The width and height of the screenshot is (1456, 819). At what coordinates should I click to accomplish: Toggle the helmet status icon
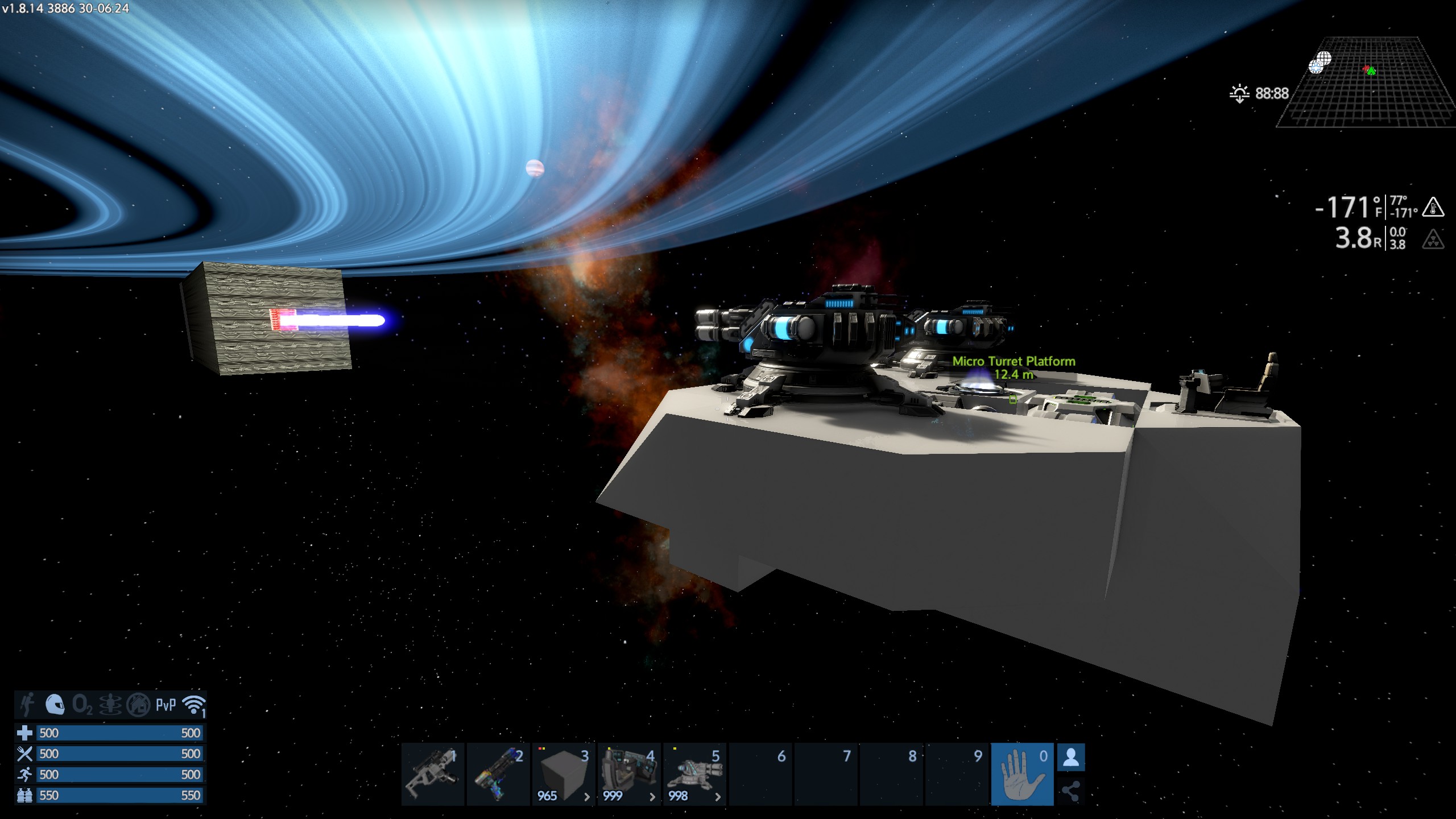55,705
